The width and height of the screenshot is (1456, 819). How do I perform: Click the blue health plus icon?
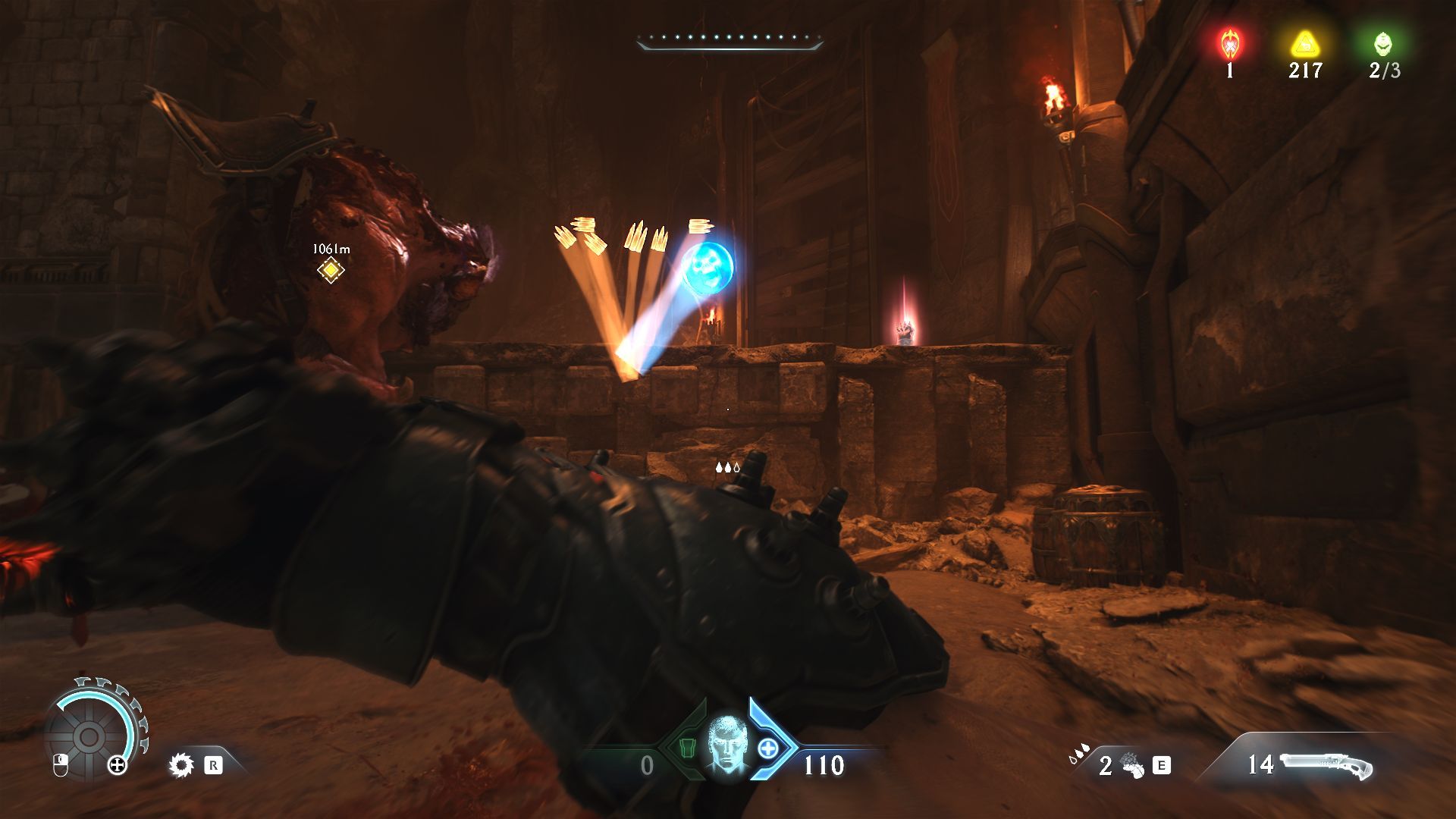pos(767,748)
